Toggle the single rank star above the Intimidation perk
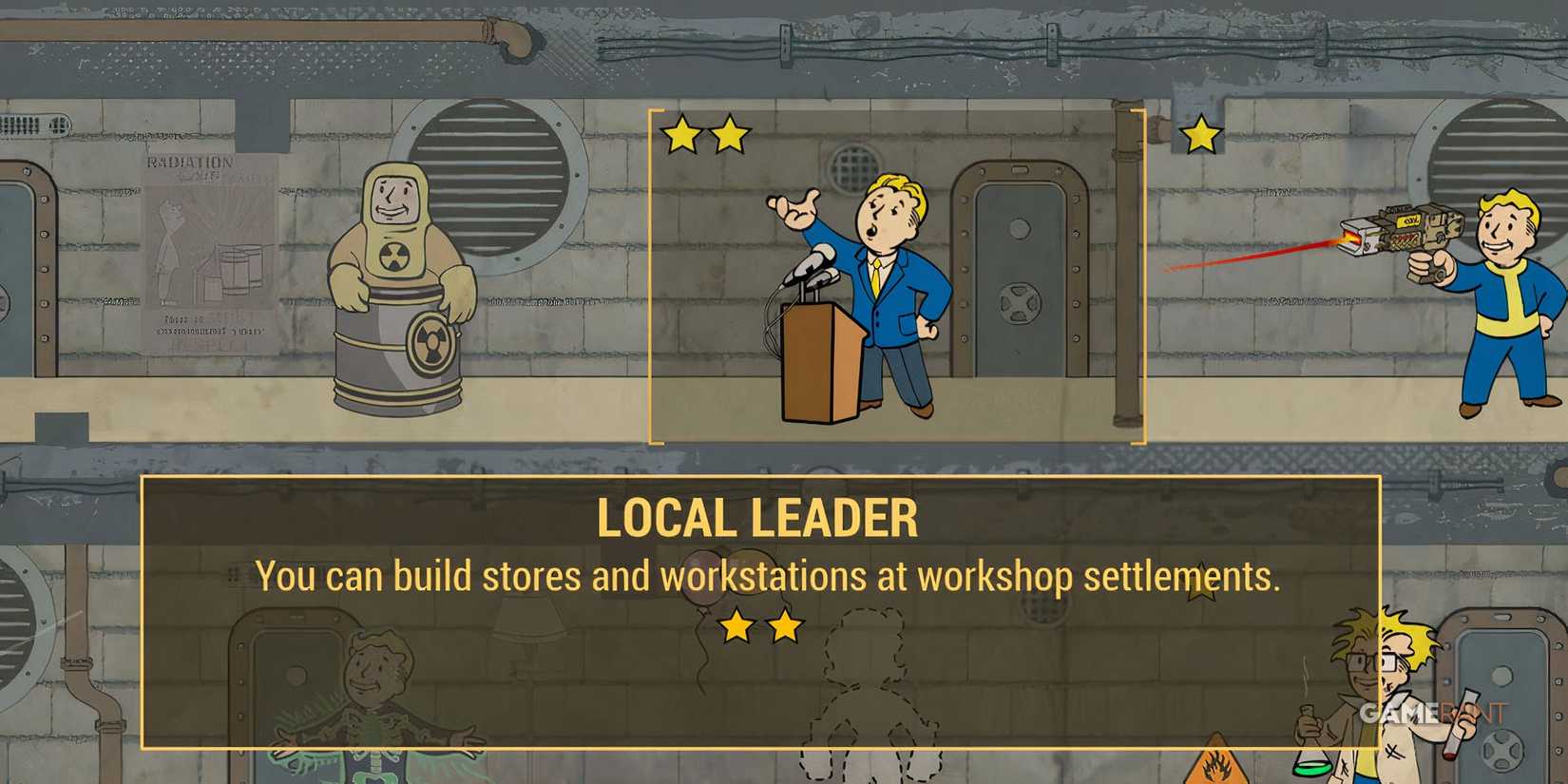The image size is (1568, 784). tap(1201, 135)
